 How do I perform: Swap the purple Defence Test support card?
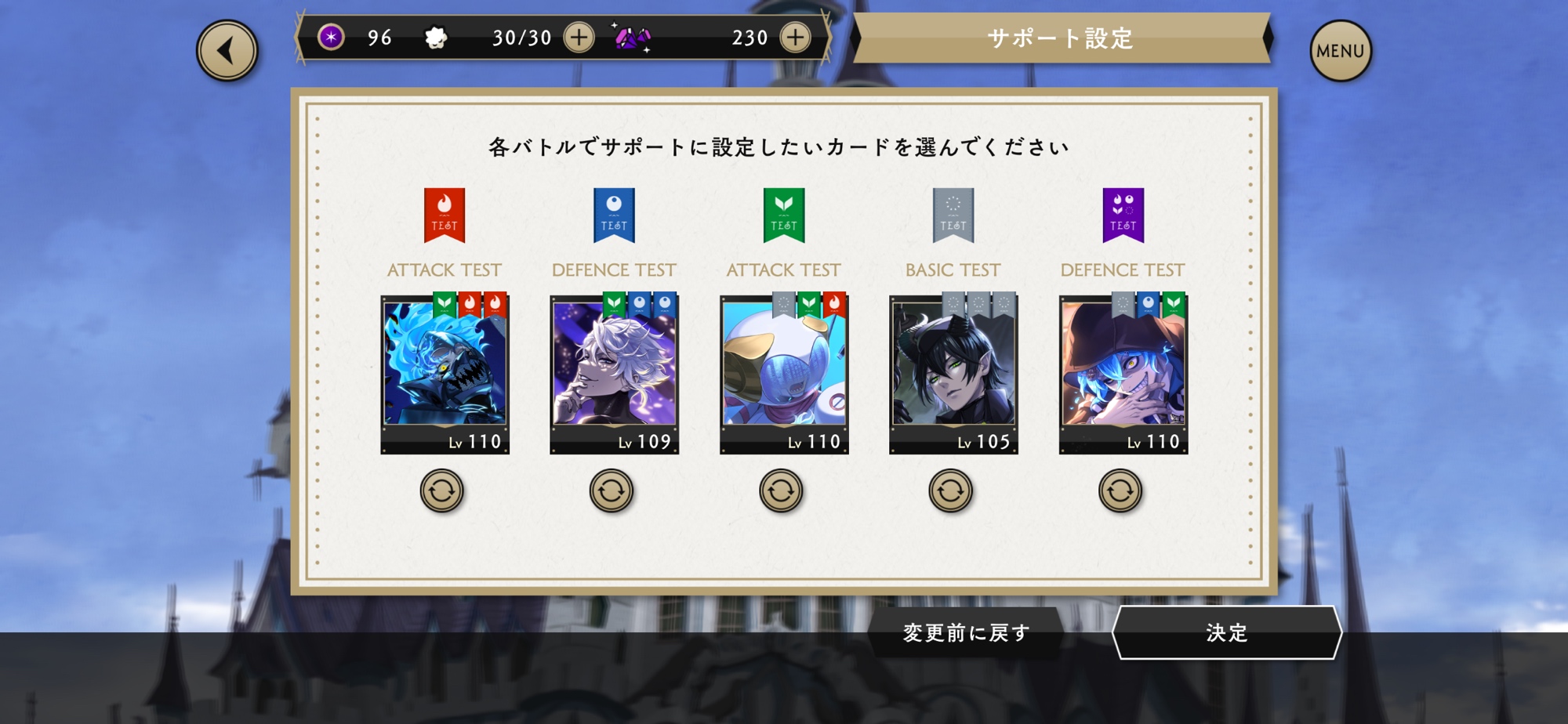point(1120,491)
